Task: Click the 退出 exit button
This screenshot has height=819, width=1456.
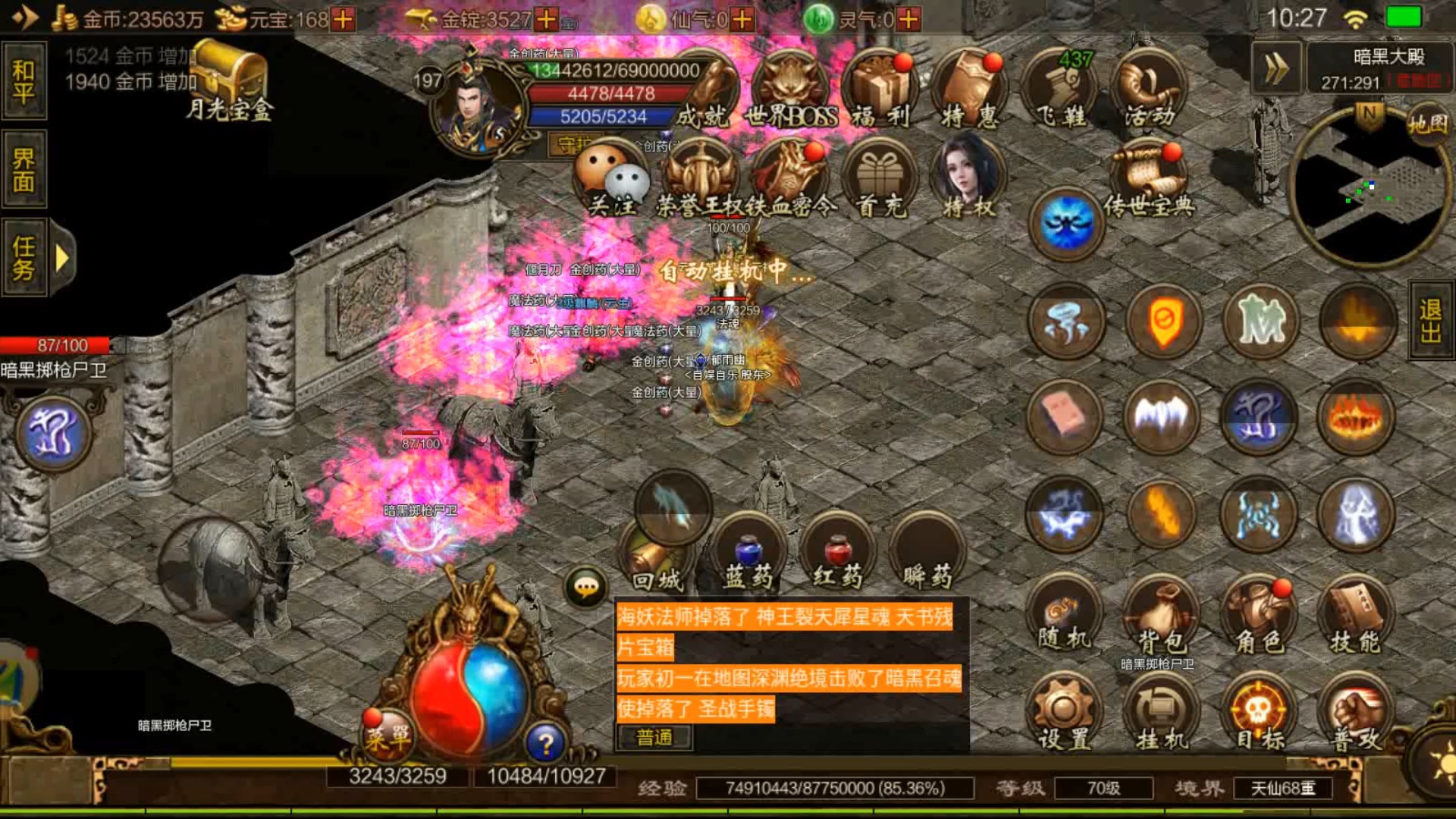Action: (1431, 320)
